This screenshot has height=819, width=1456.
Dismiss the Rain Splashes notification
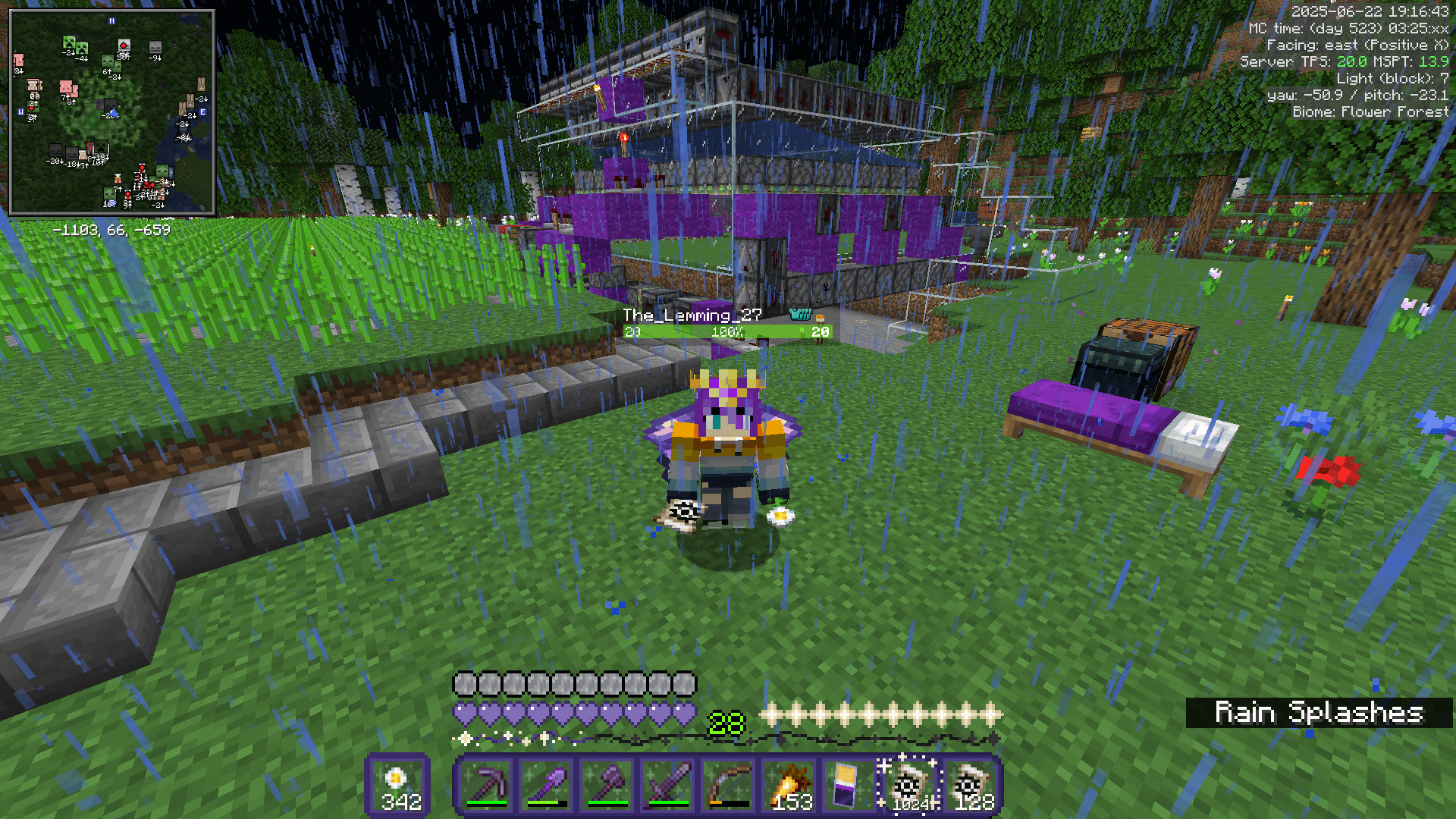1318,713
